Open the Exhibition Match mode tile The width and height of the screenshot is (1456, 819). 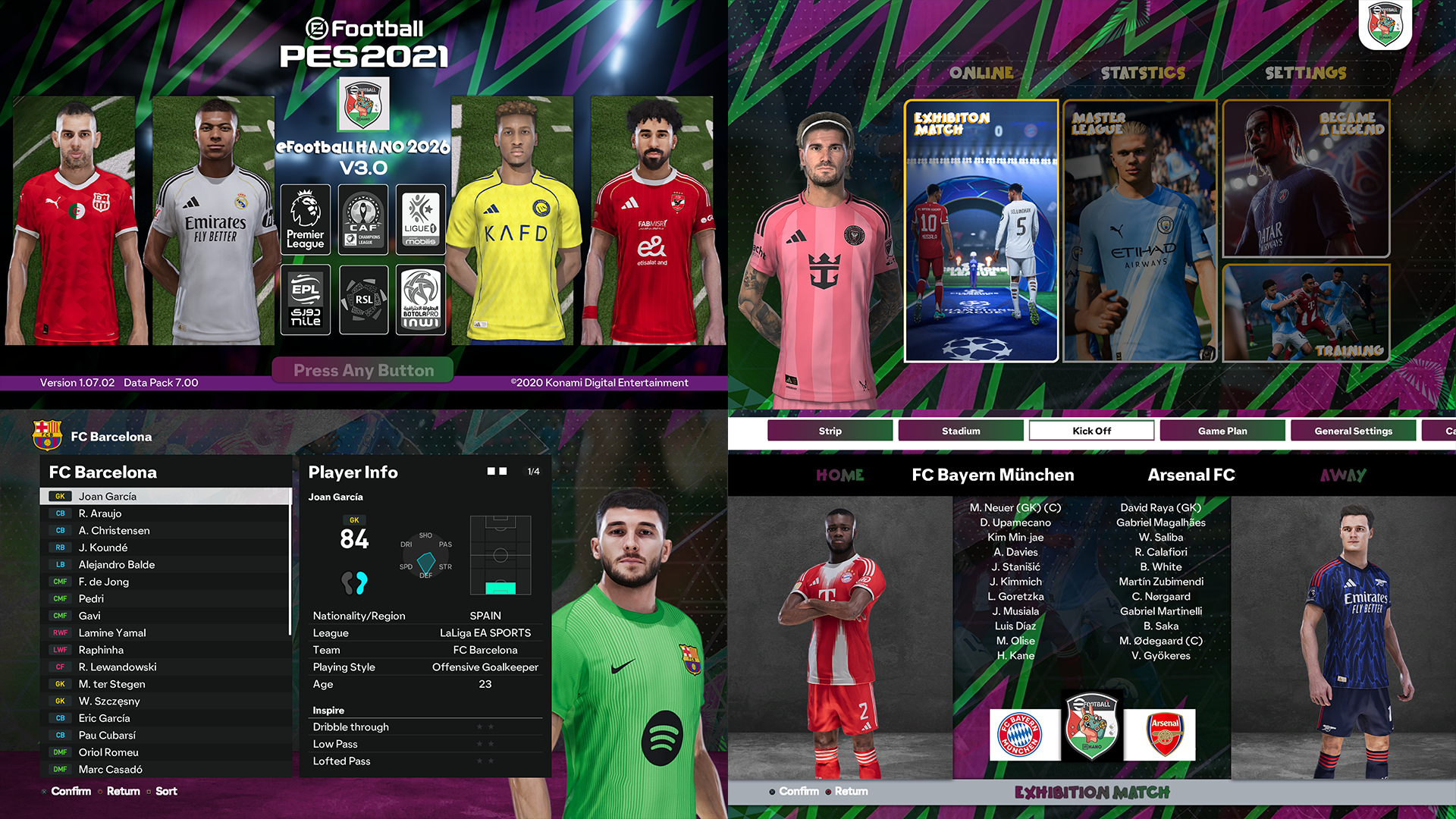pyautogui.click(x=981, y=231)
